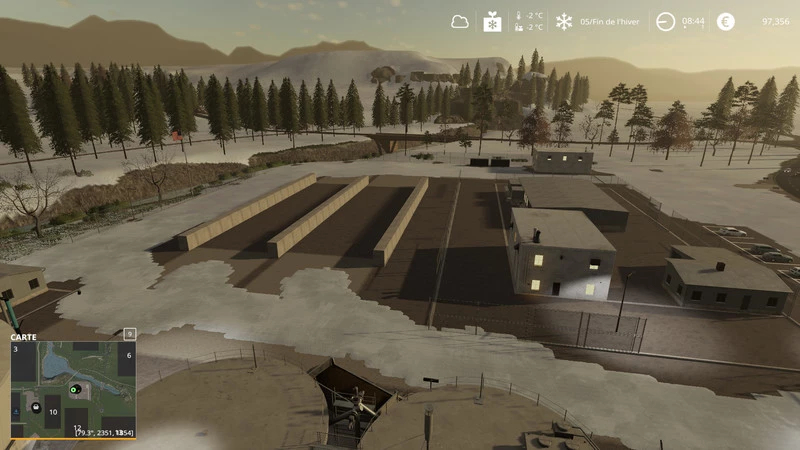Click the clock icon
800x450 pixels.
point(665,21)
